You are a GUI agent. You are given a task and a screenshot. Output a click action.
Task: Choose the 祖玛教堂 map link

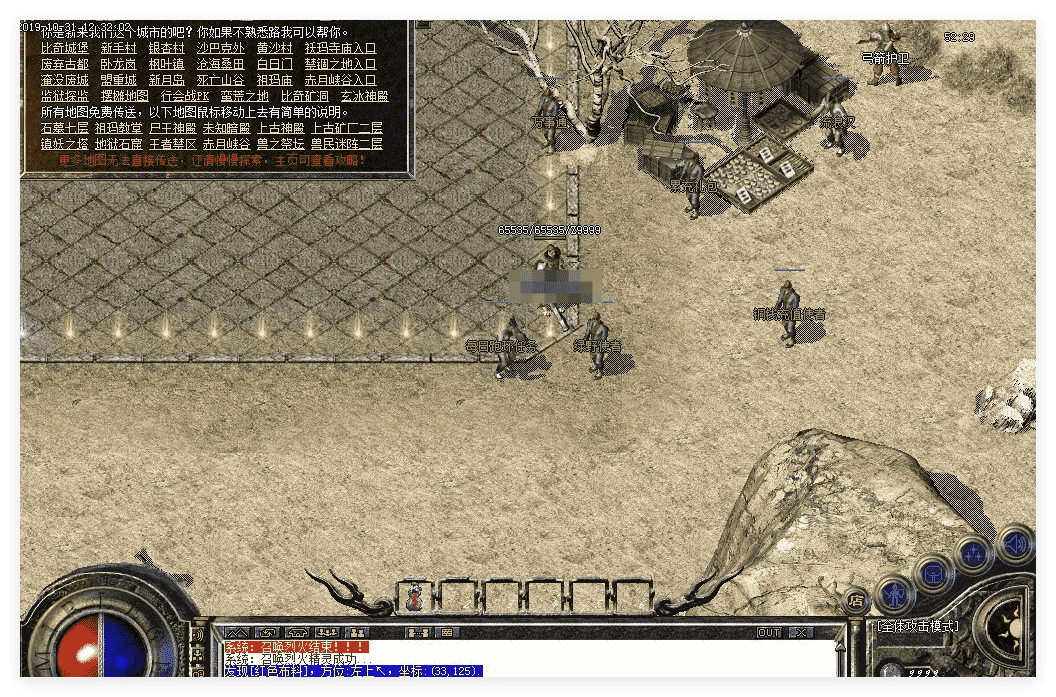[x=118, y=128]
